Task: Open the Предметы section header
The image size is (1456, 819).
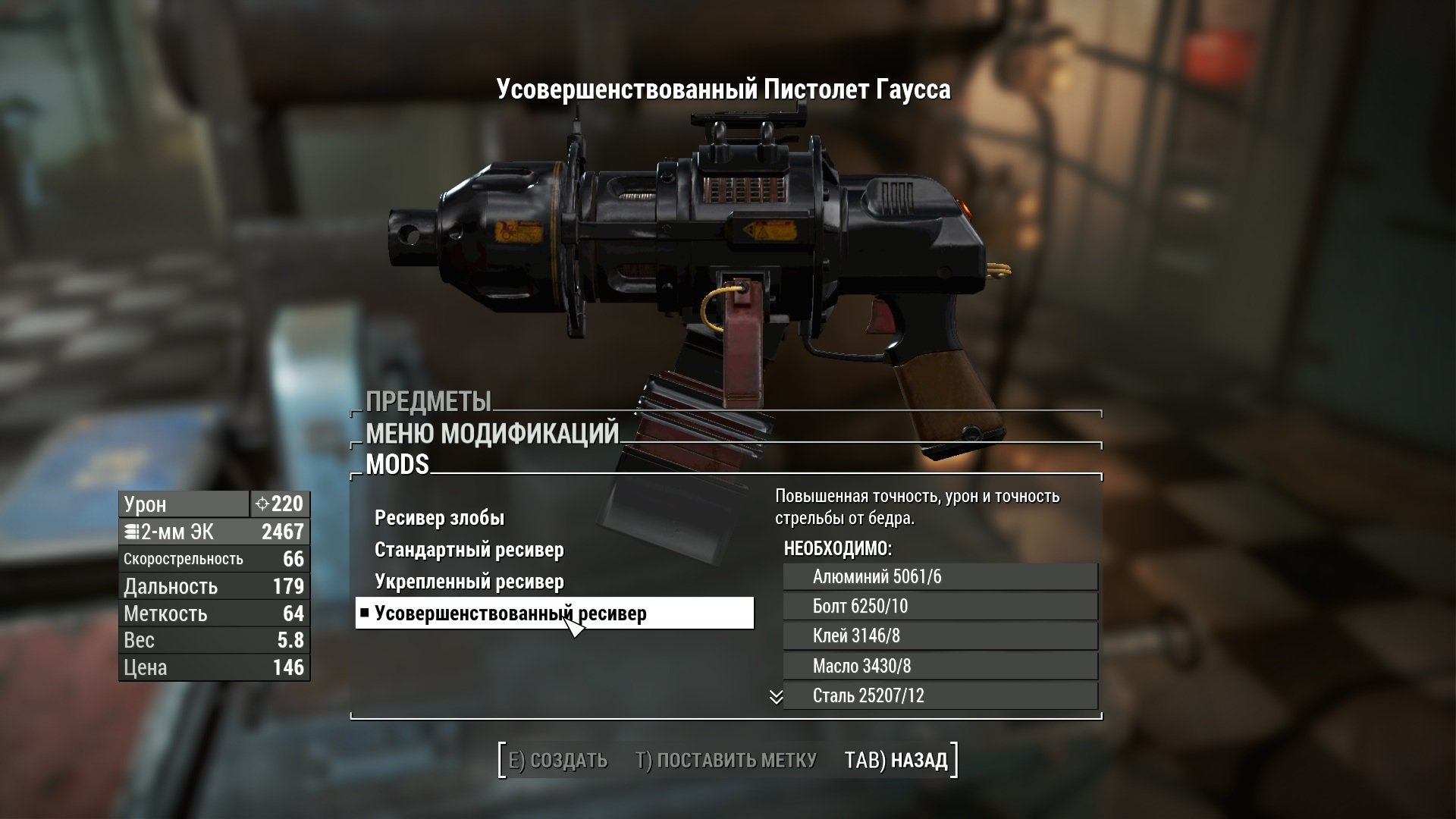Action: (428, 401)
